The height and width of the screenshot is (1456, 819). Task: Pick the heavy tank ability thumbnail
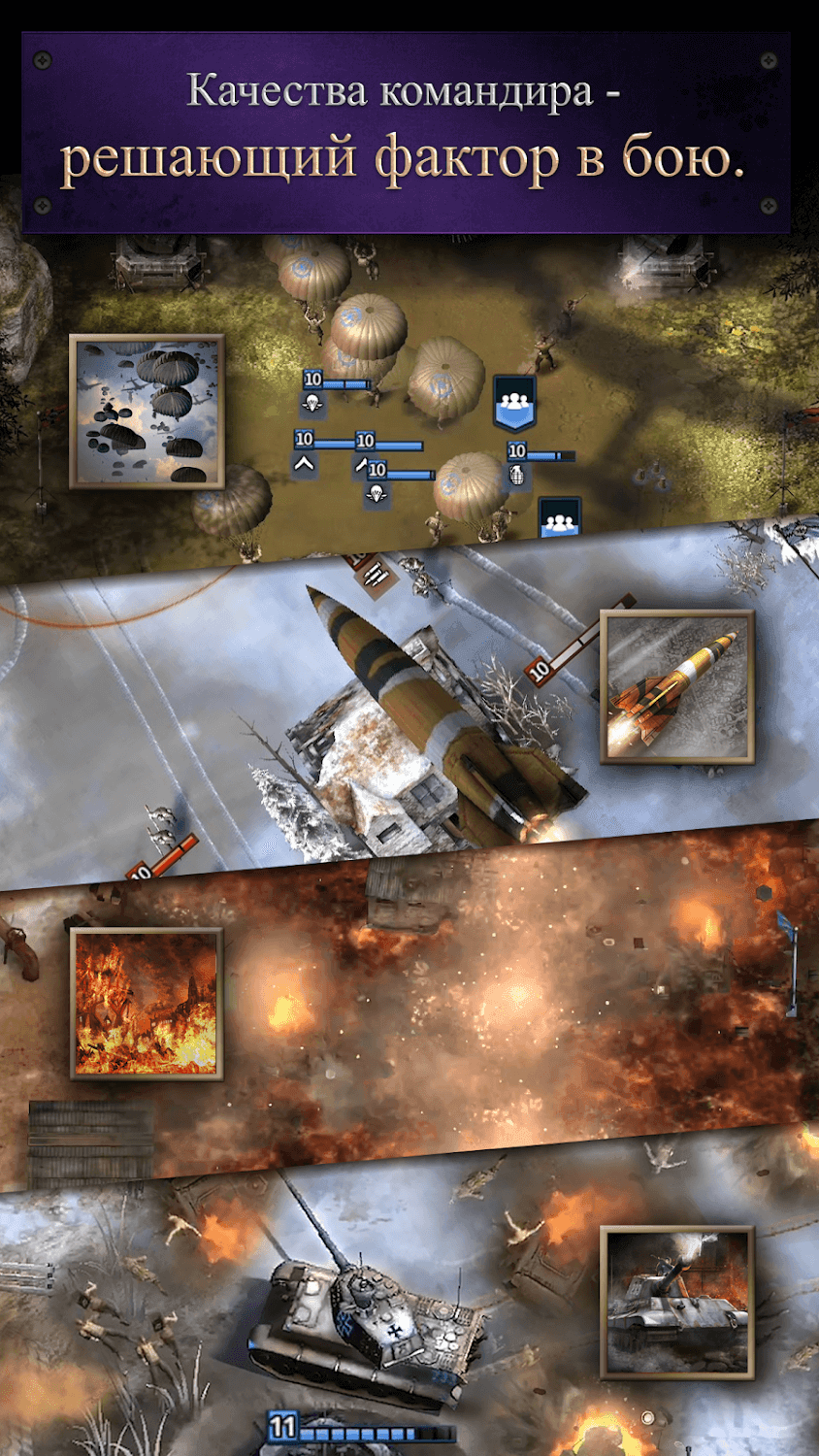pos(676,1303)
